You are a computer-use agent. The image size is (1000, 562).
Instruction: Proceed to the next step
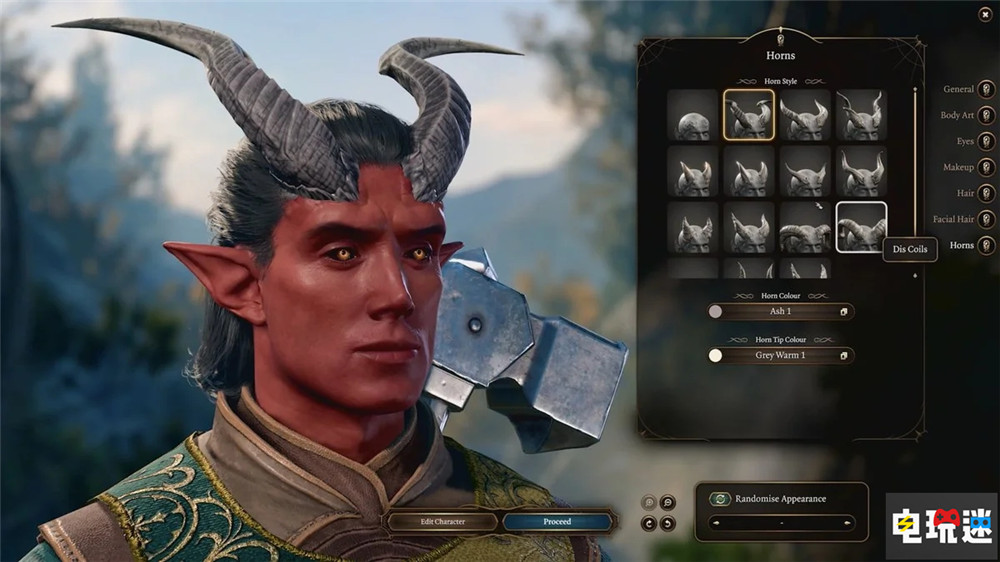557,521
